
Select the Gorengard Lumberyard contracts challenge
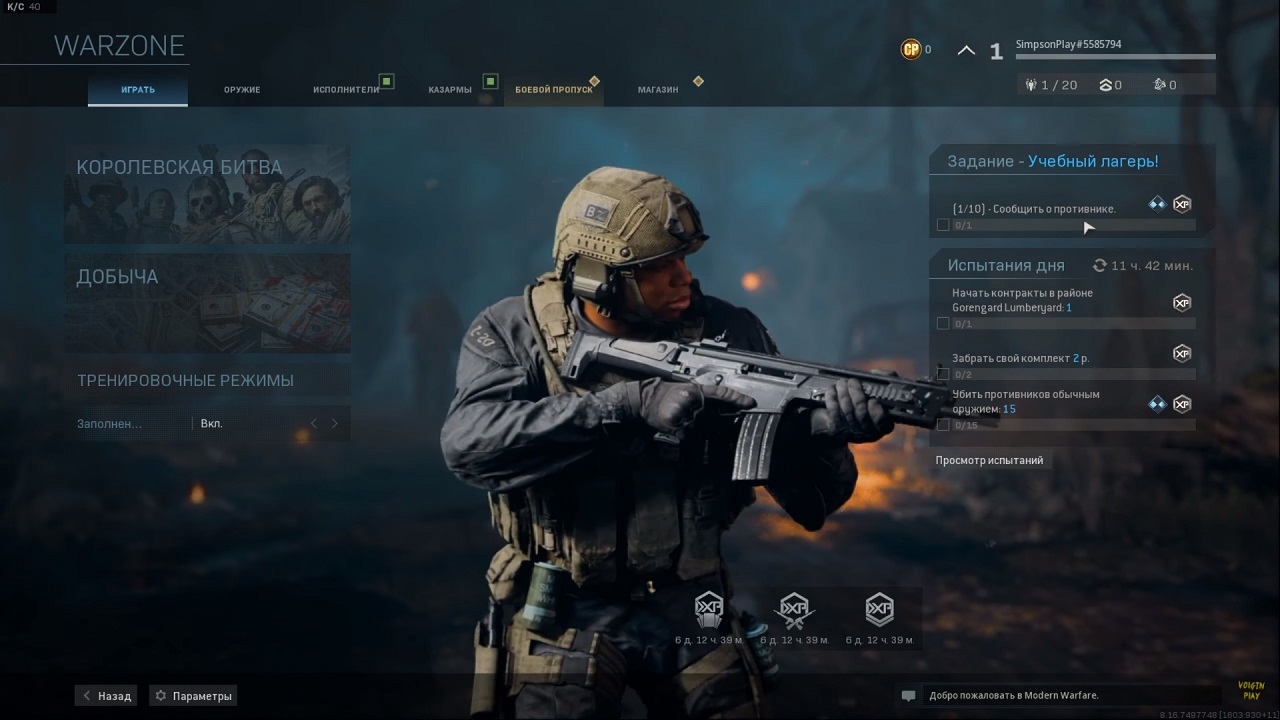(x=1060, y=306)
